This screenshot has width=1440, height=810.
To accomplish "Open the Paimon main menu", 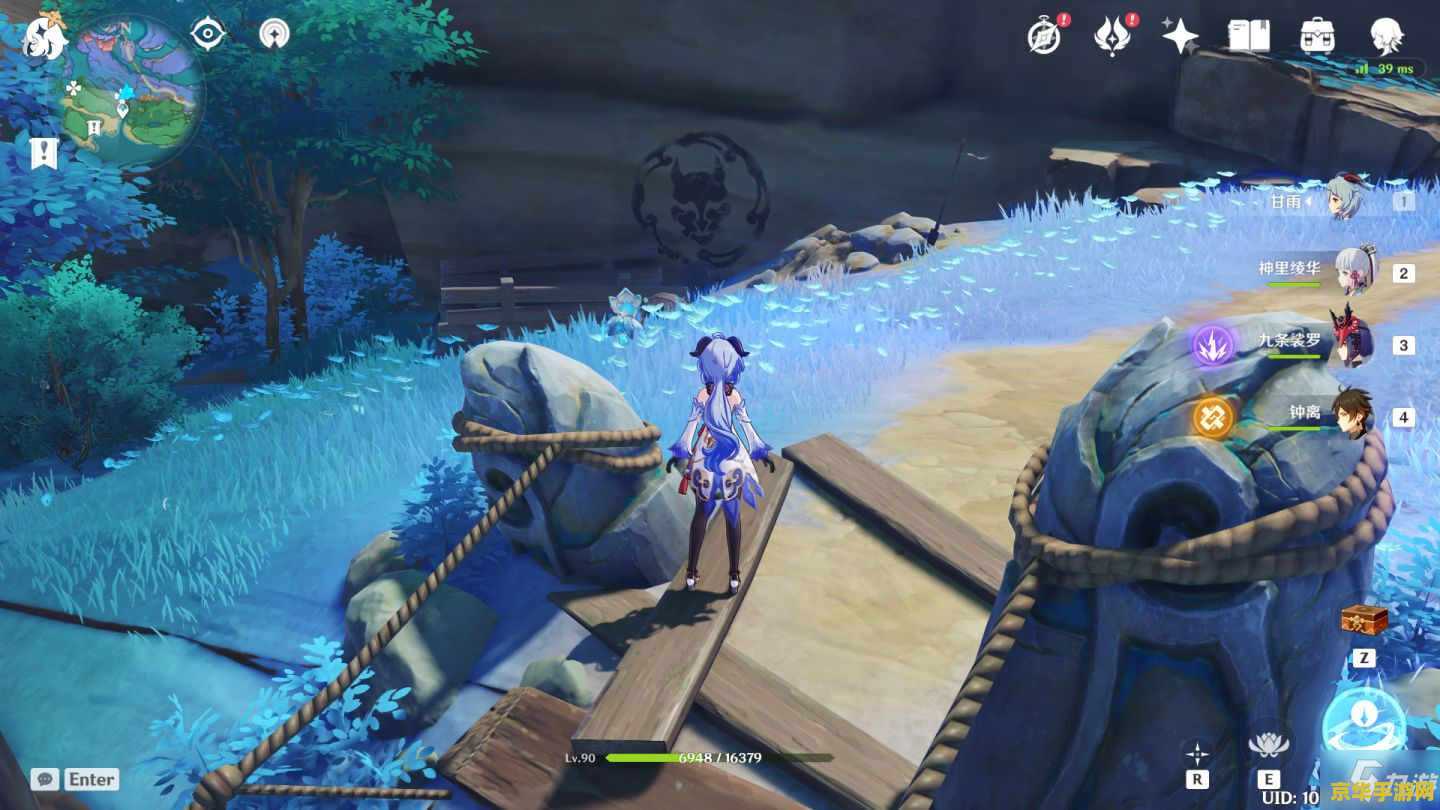I will click(44, 37).
